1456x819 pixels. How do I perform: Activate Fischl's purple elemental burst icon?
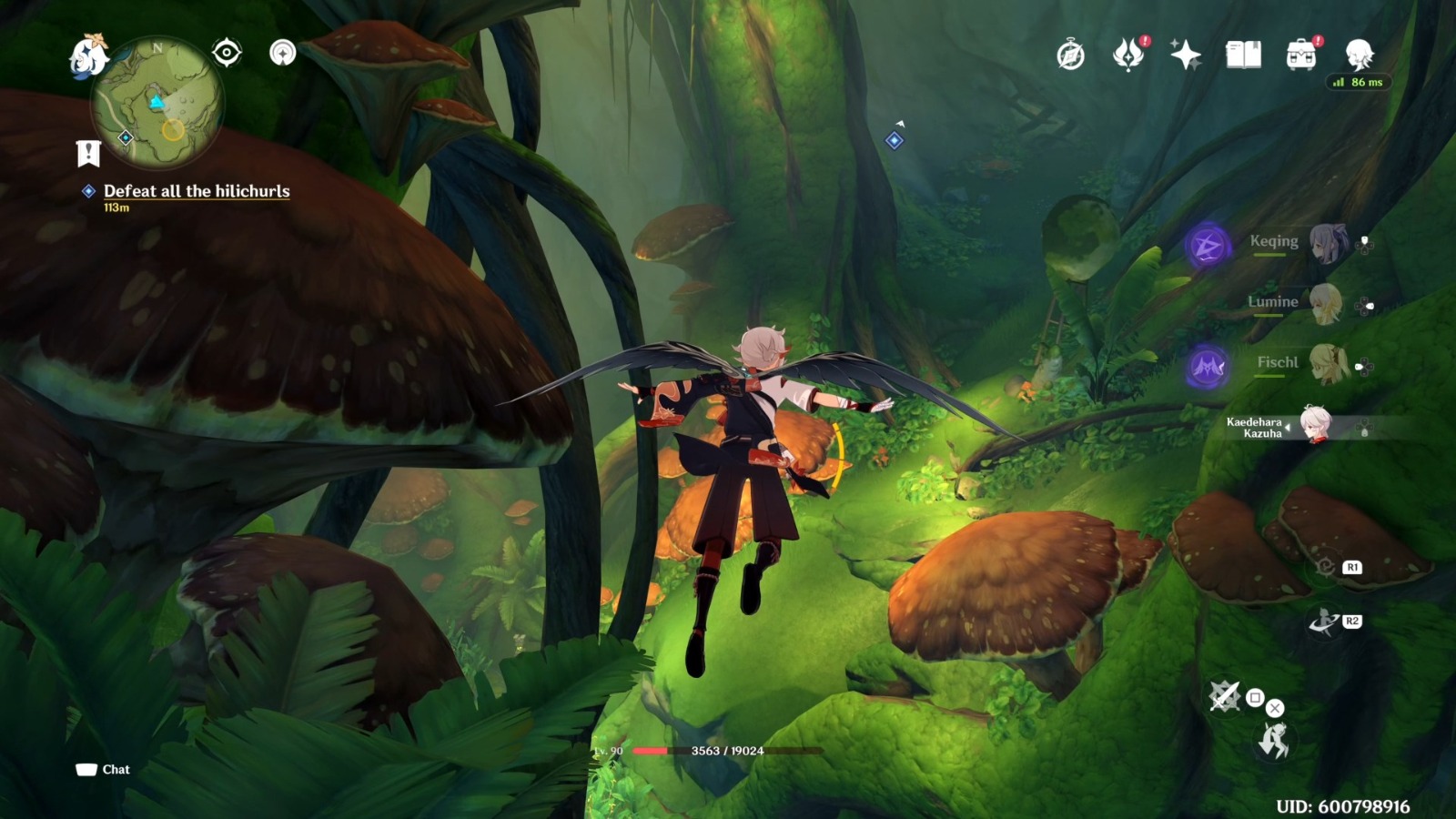pos(1208,368)
